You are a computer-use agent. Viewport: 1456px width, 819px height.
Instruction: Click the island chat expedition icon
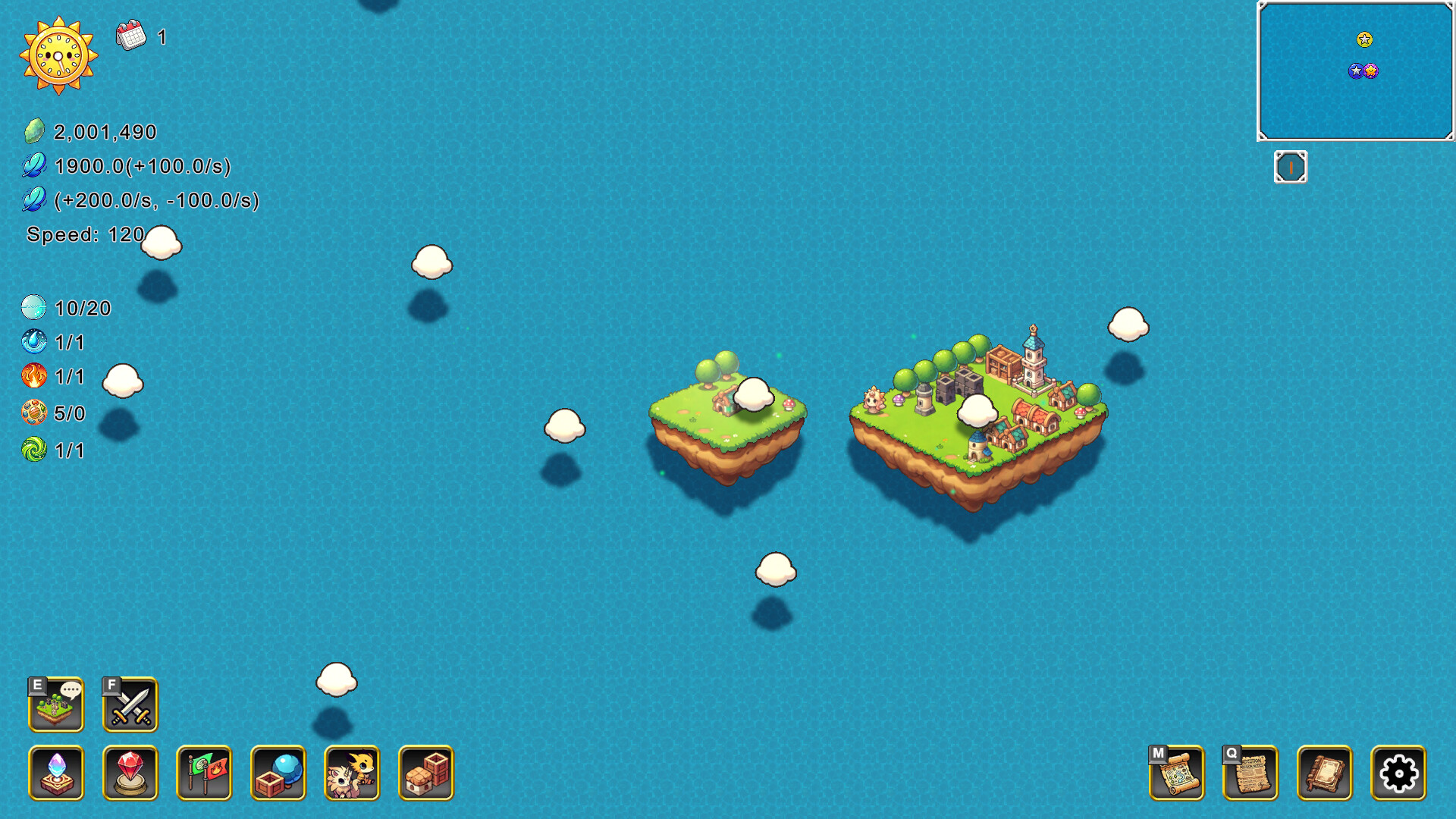click(56, 705)
